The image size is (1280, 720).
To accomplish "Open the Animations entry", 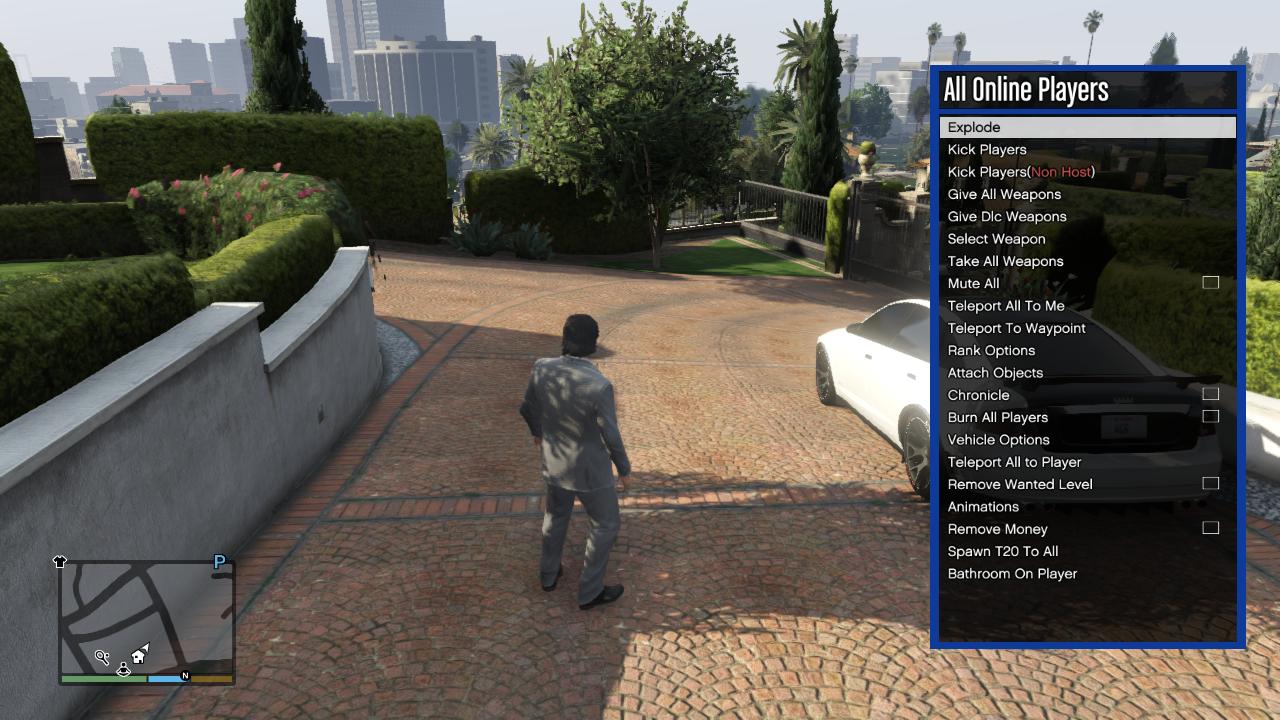I will tap(983, 506).
